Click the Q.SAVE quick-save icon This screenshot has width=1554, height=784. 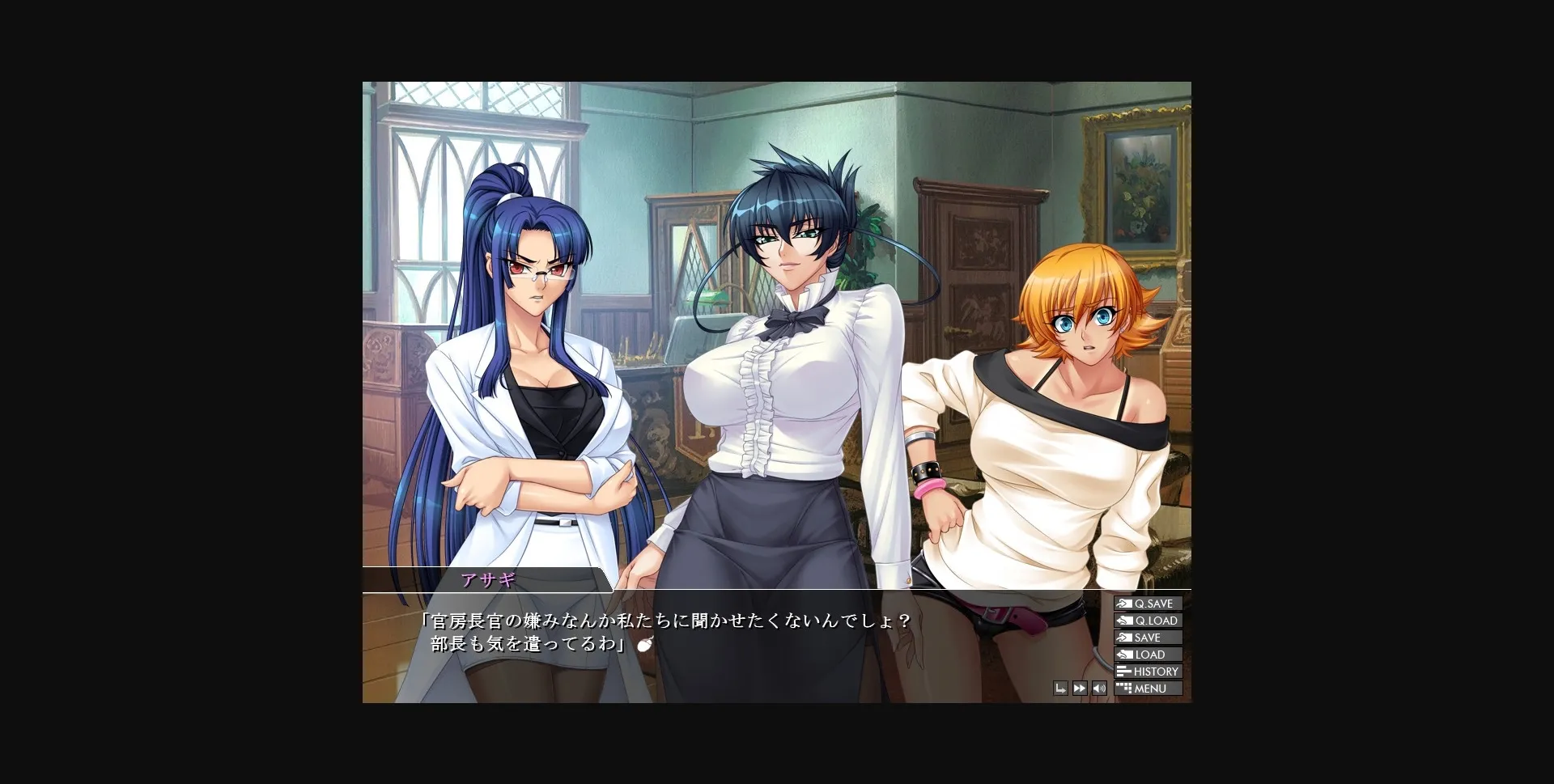pyautogui.click(x=1124, y=604)
